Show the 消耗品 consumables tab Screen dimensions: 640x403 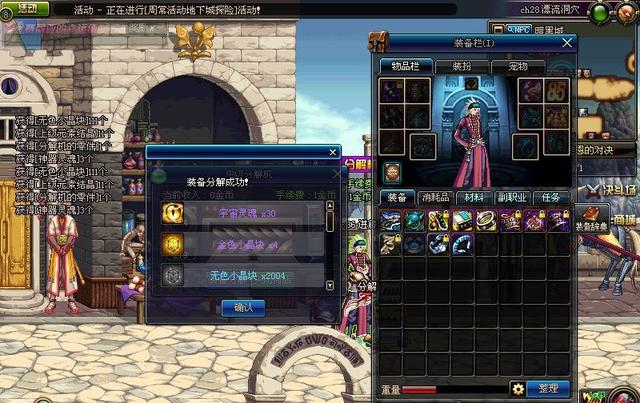[434, 198]
